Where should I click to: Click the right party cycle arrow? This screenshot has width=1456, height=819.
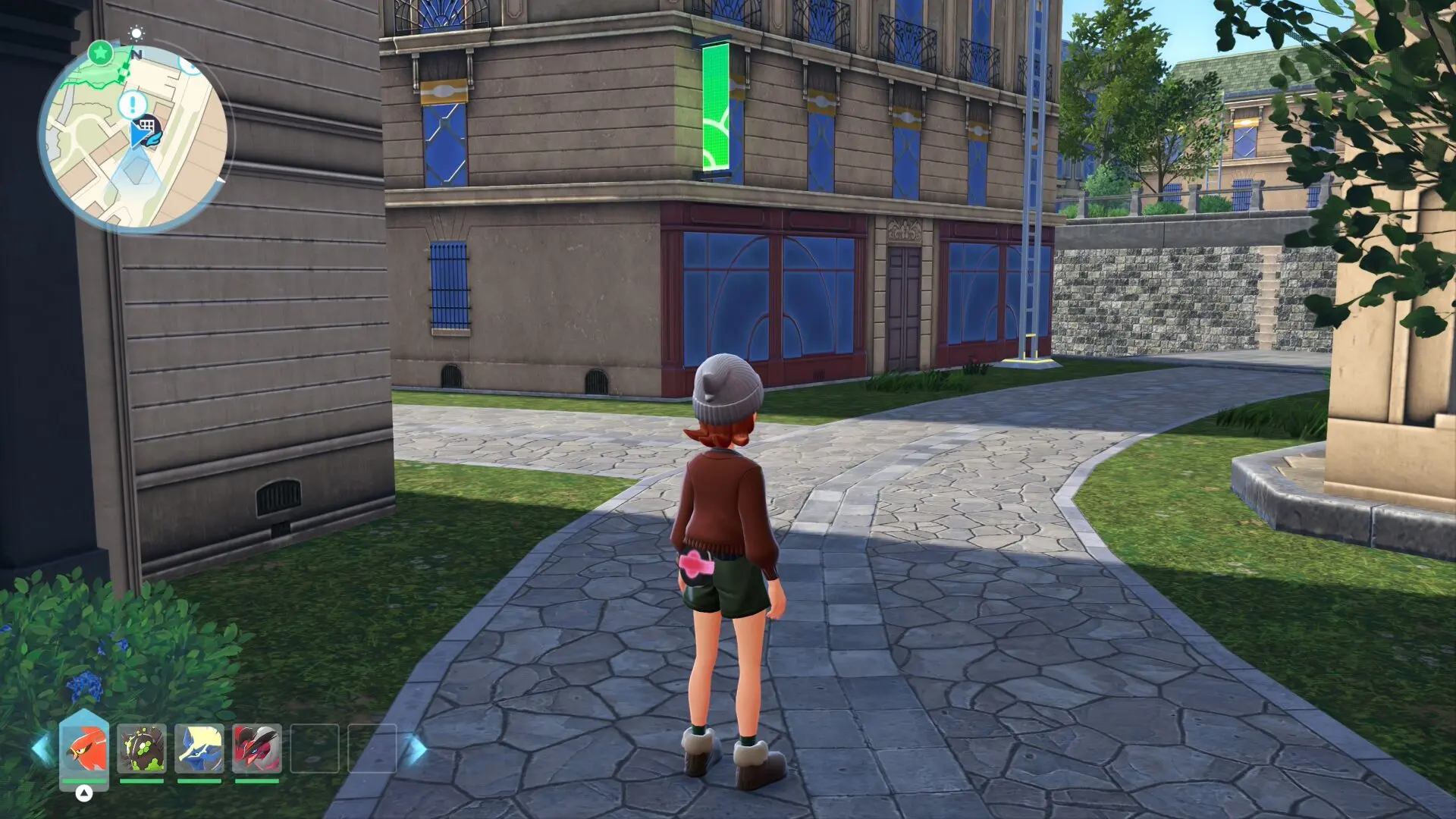point(416,749)
